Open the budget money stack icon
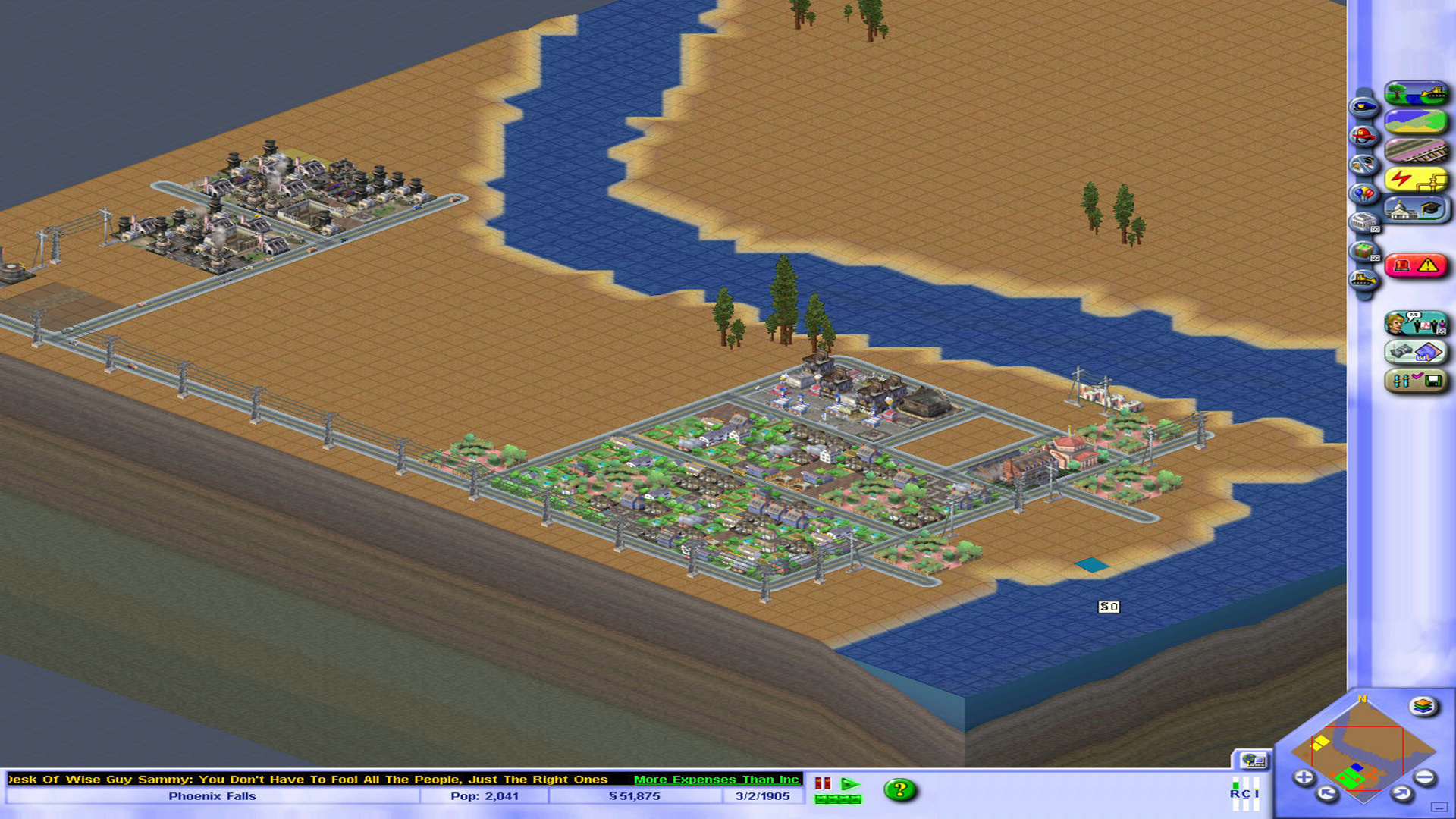 1399,352
